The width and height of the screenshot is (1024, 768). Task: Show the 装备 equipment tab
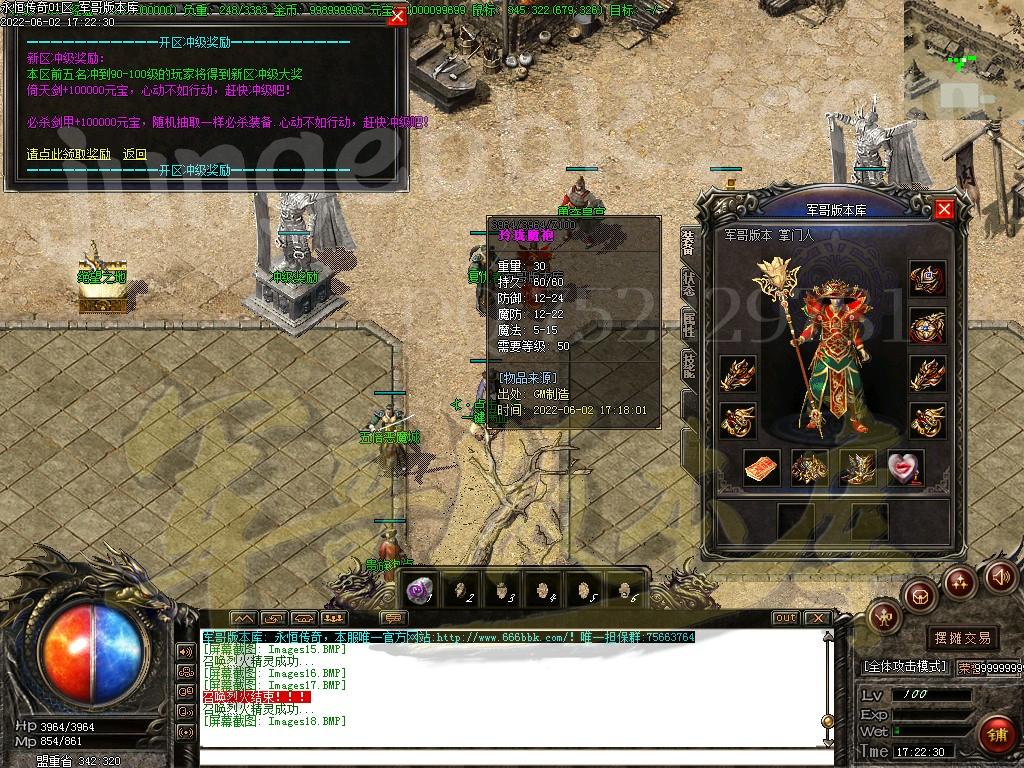(689, 241)
